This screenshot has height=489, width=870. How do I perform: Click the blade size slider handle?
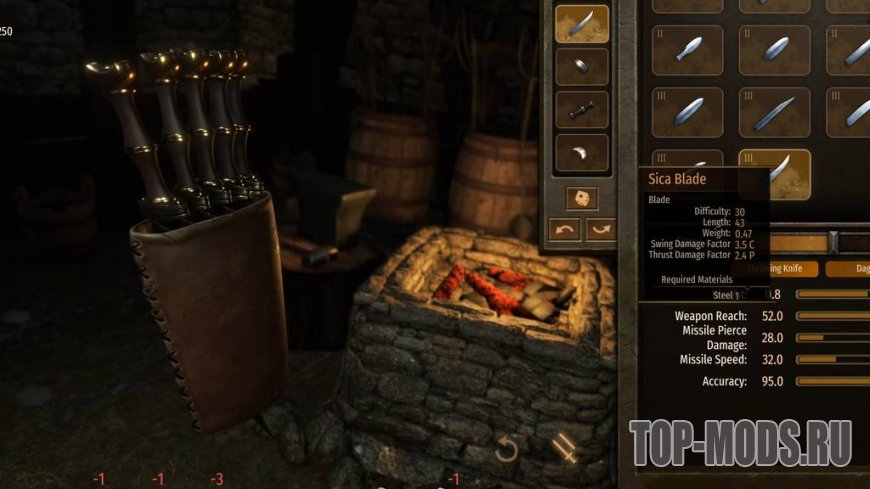(x=833, y=242)
